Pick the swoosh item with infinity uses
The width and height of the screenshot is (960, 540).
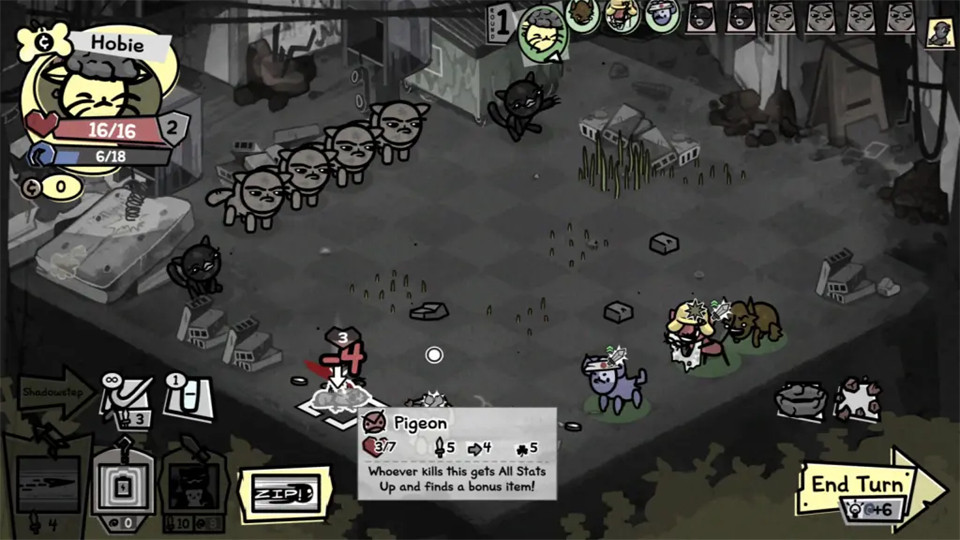tap(129, 398)
